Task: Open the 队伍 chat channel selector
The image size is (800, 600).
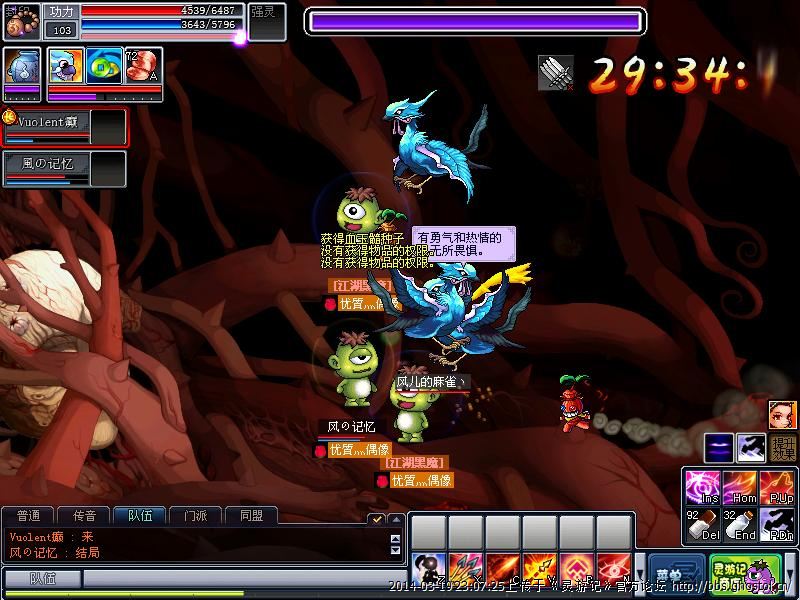Action: click(x=41, y=579)
